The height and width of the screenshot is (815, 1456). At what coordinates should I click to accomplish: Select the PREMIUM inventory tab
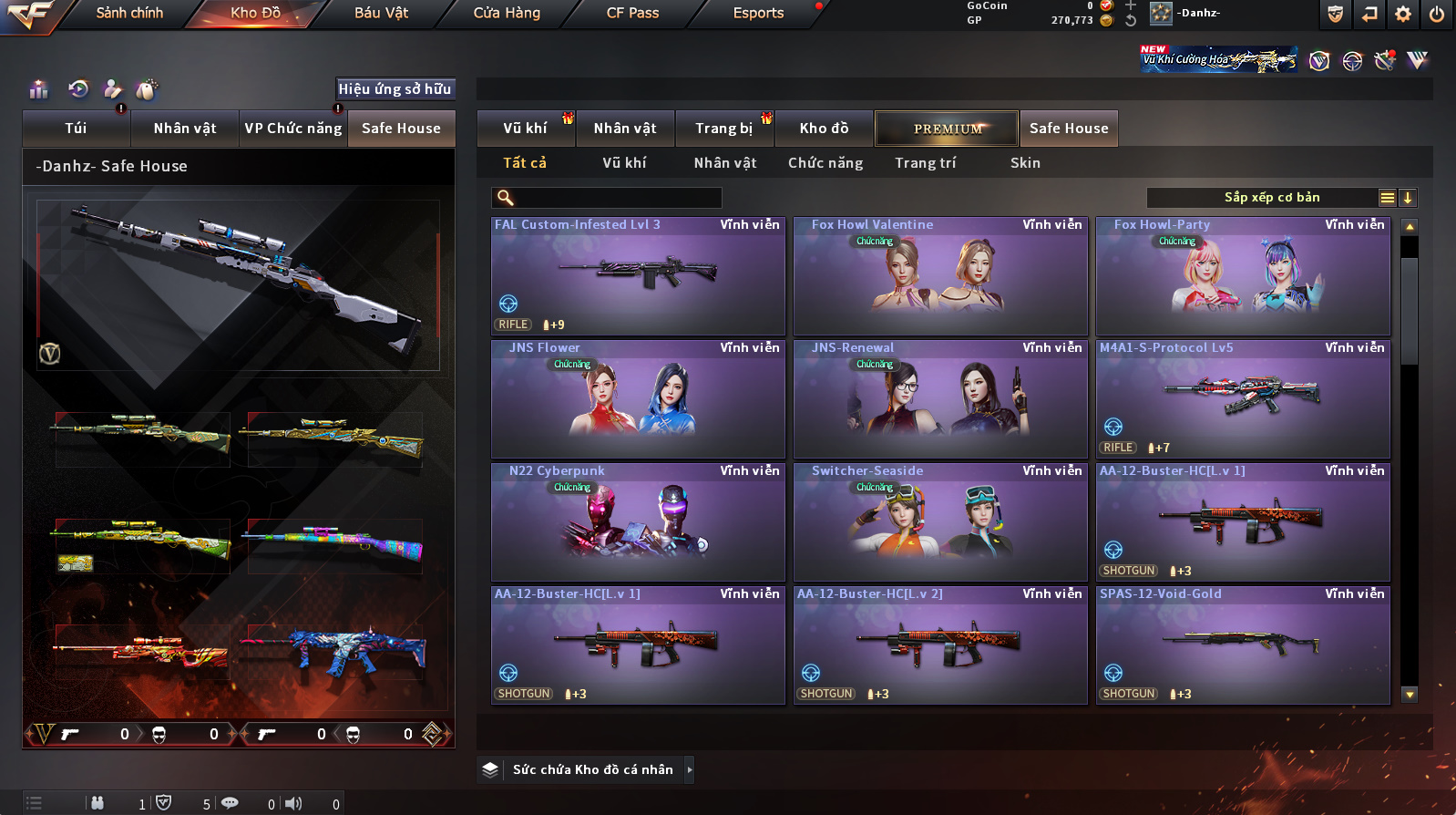947,129
